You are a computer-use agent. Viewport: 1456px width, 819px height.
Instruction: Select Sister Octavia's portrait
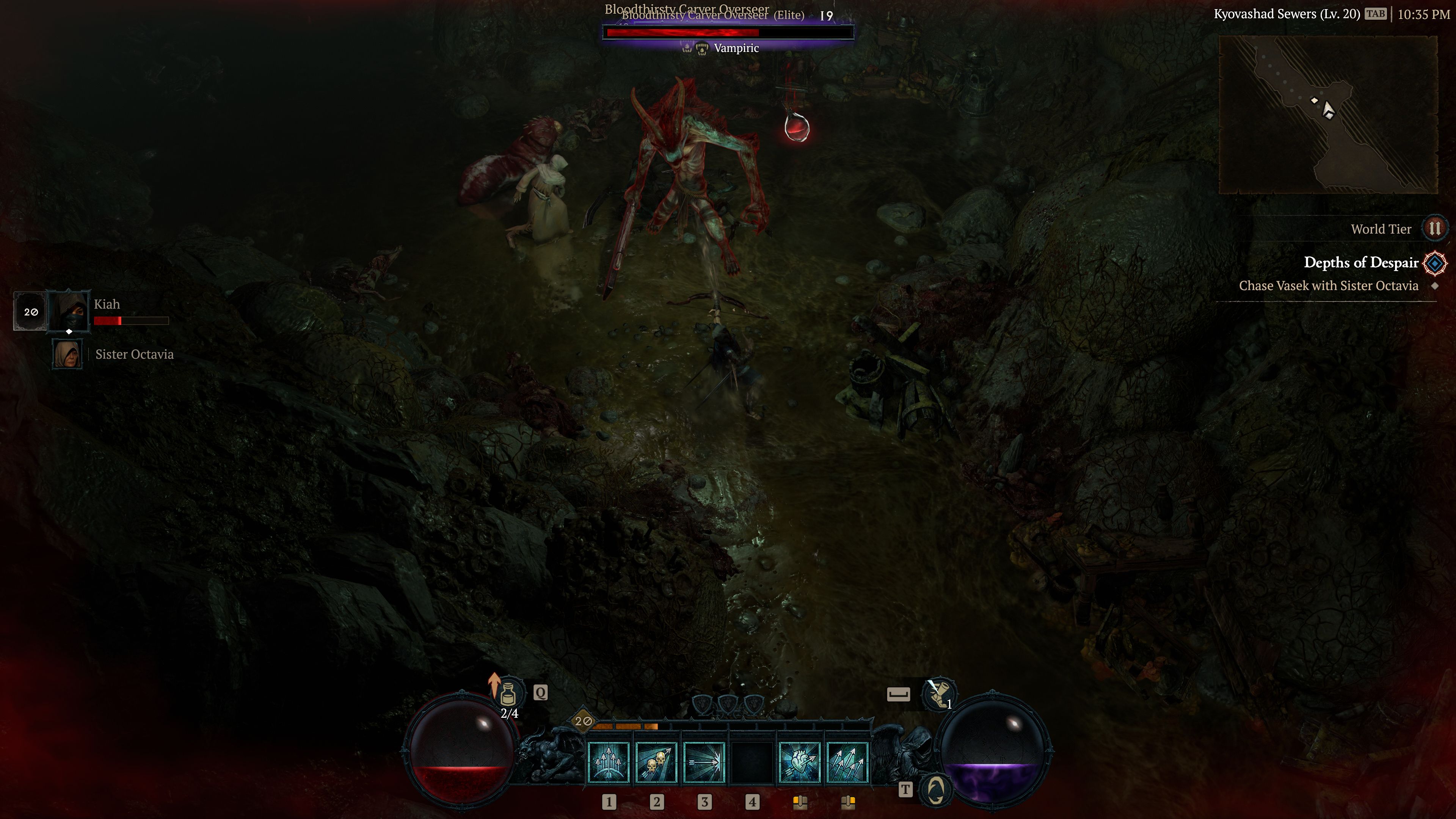coord(68,354)
